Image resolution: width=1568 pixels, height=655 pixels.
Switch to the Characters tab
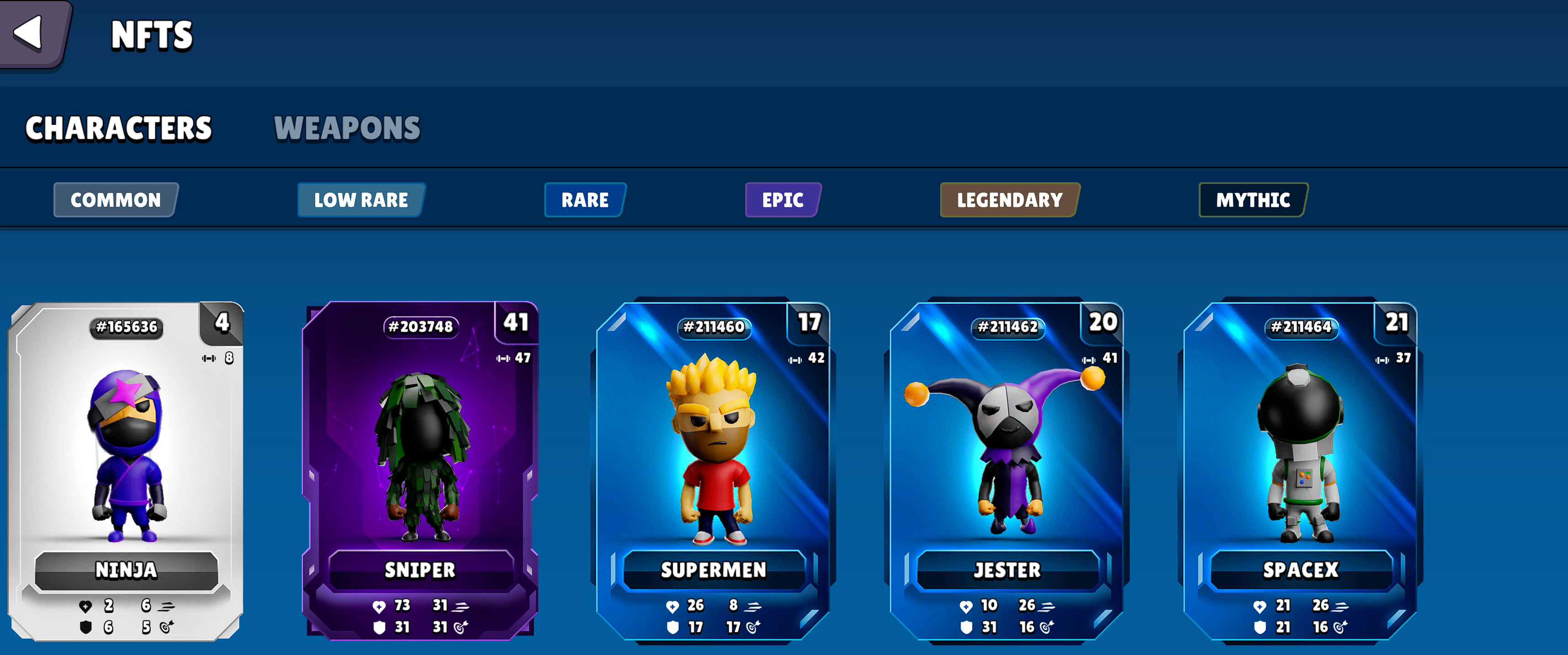[119, 128]
